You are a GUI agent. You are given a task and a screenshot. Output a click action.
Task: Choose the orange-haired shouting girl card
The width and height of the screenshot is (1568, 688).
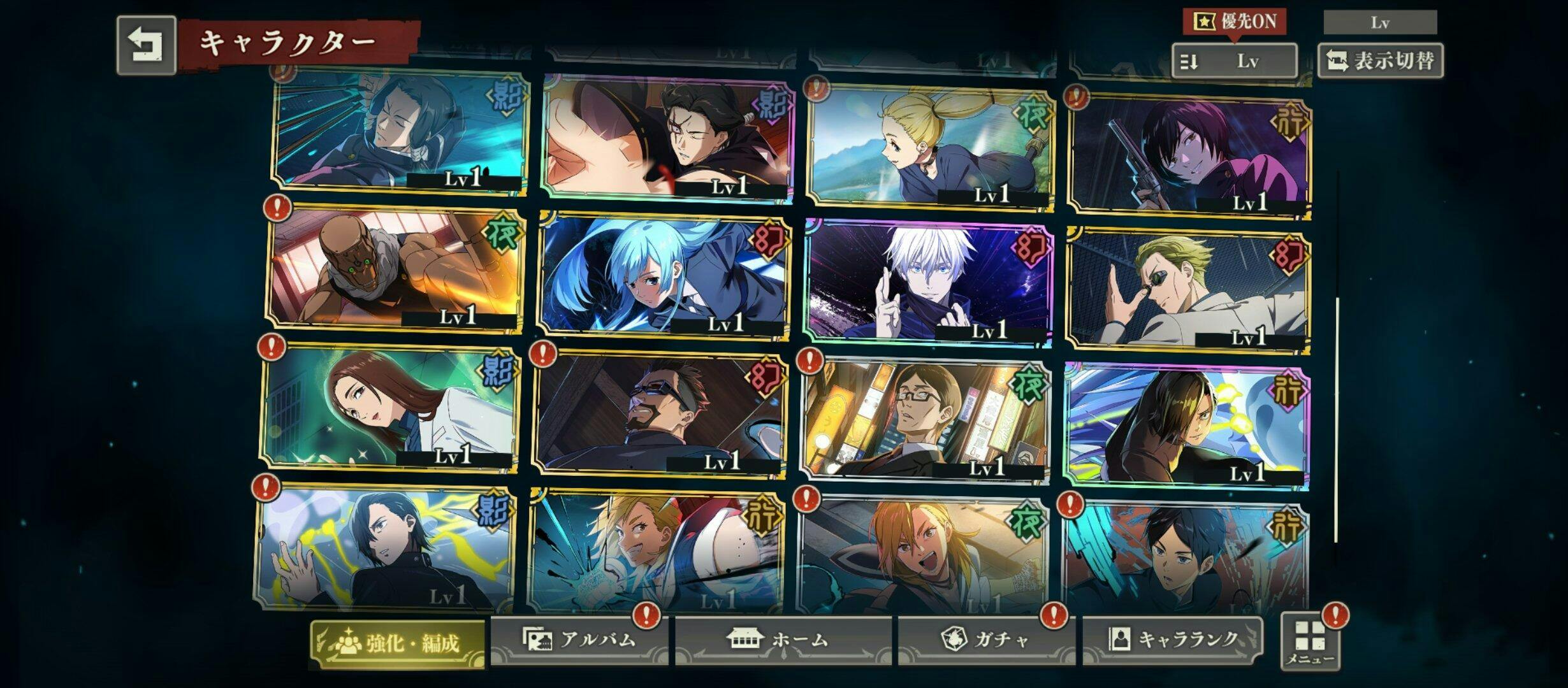pyautogui.click(x=922, y=554)
